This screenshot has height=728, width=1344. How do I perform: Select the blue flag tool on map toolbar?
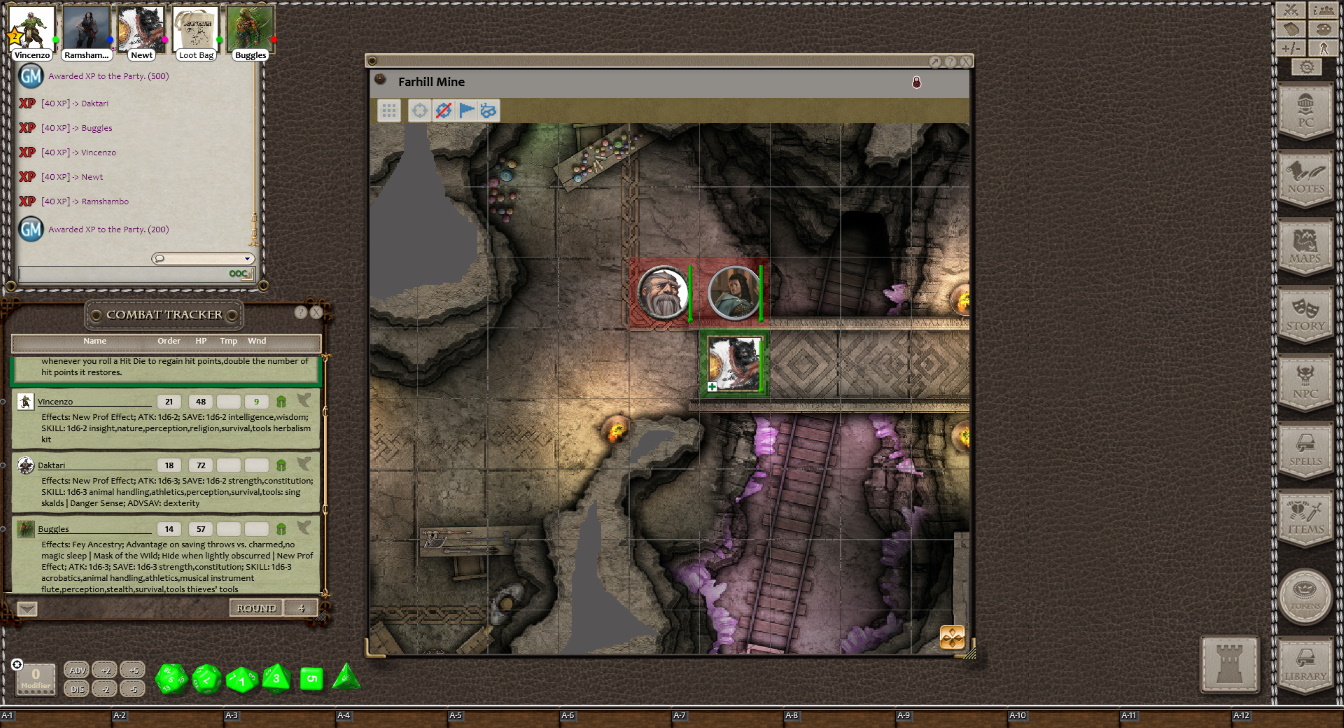pos(467,110)
